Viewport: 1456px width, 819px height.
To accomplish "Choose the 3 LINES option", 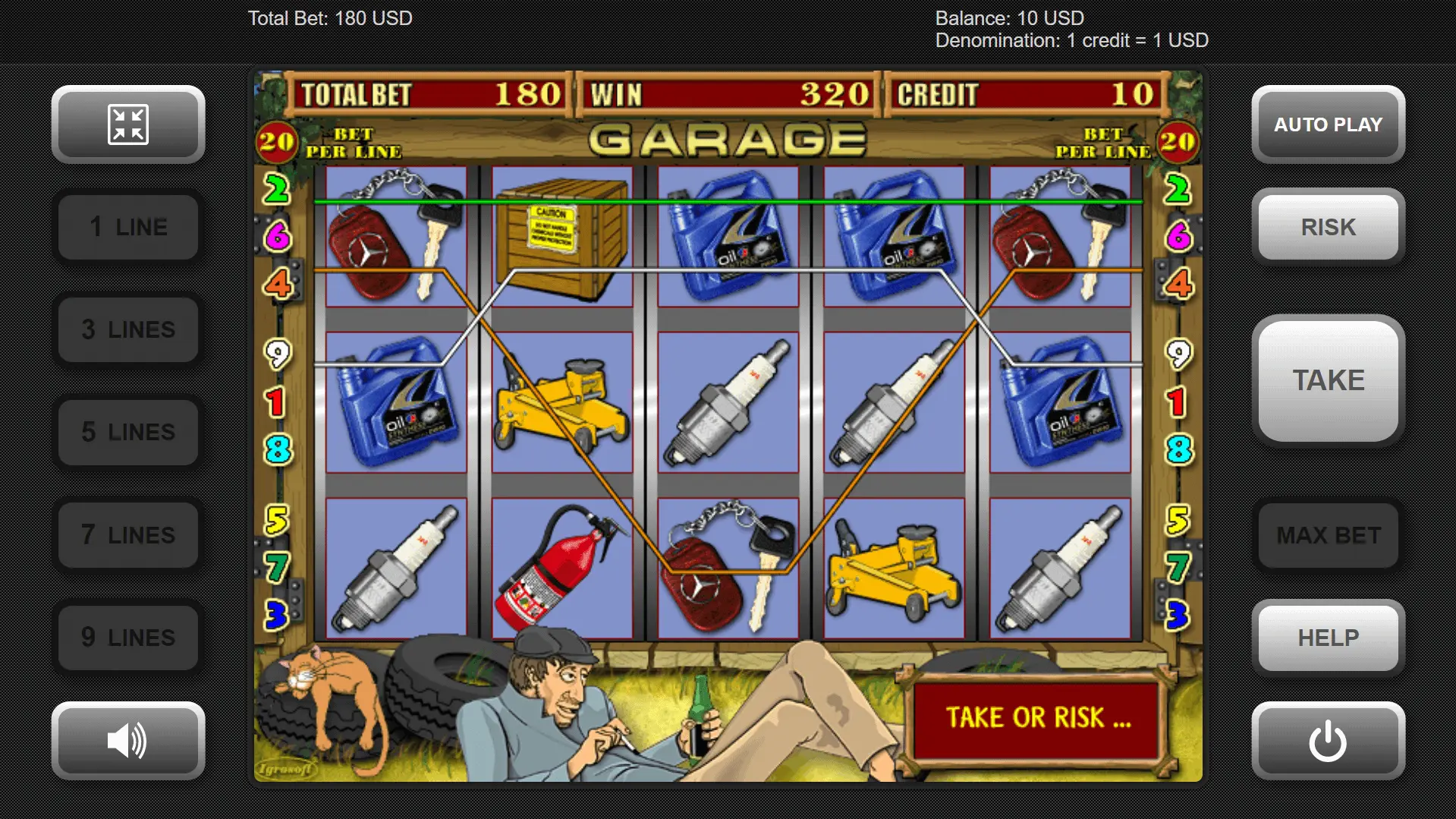I will 128,329.
